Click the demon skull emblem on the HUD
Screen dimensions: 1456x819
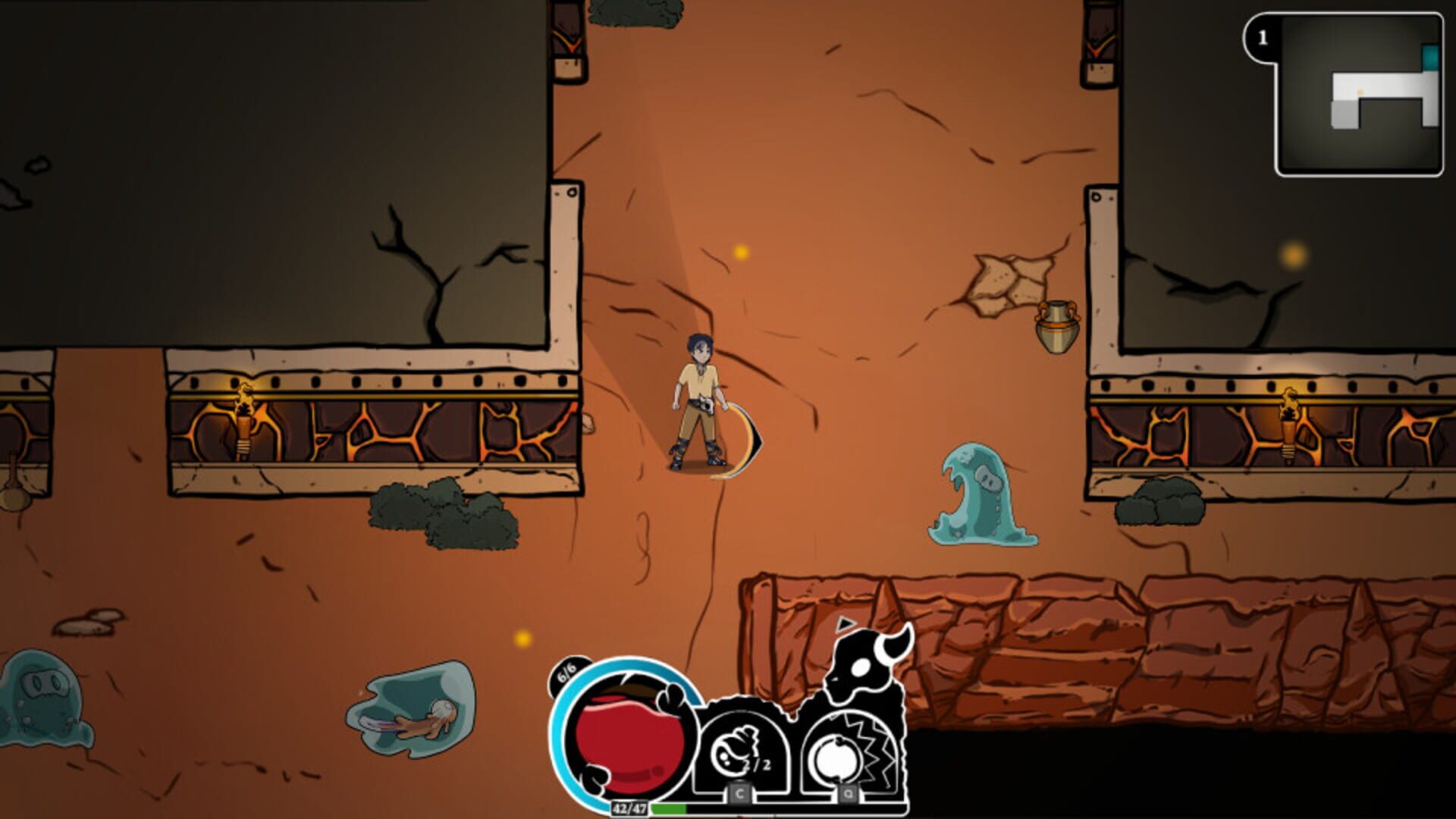click(x=864, y=667)
